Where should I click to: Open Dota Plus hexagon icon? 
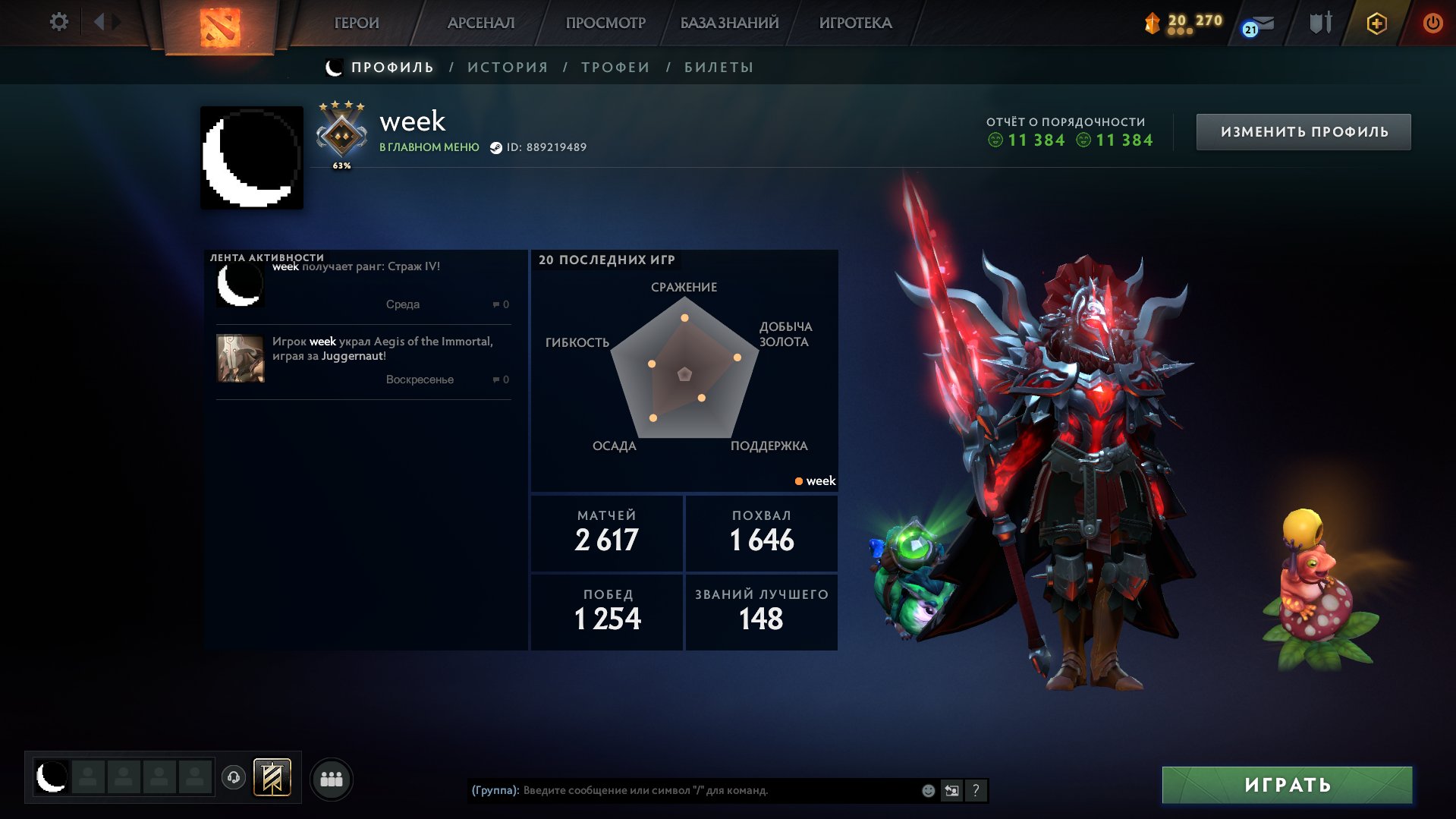click(x=1376, y=23)
